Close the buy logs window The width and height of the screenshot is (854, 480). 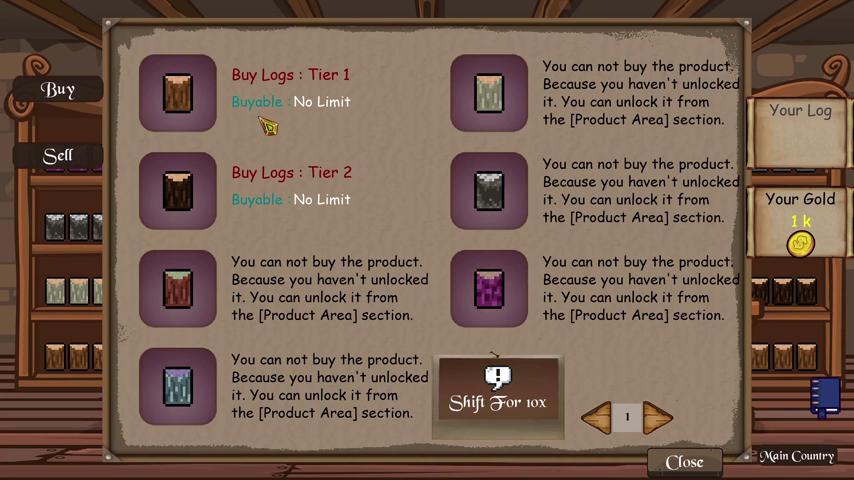pyautogui.click(x=684, y=462)
